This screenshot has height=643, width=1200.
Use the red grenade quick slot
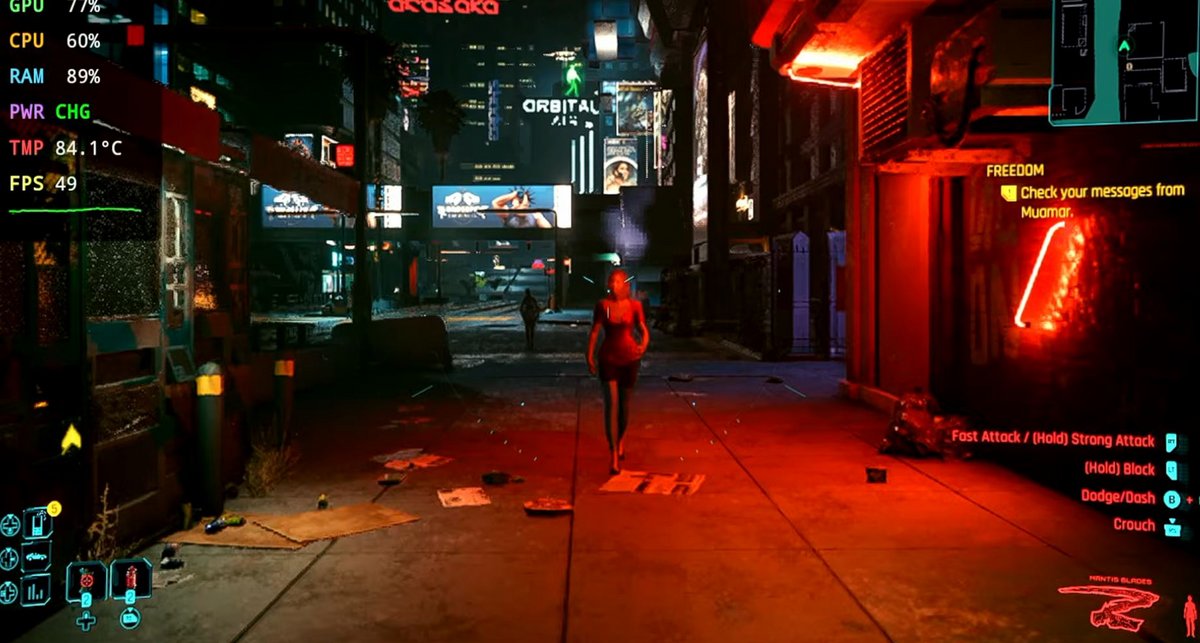[87, 580]
